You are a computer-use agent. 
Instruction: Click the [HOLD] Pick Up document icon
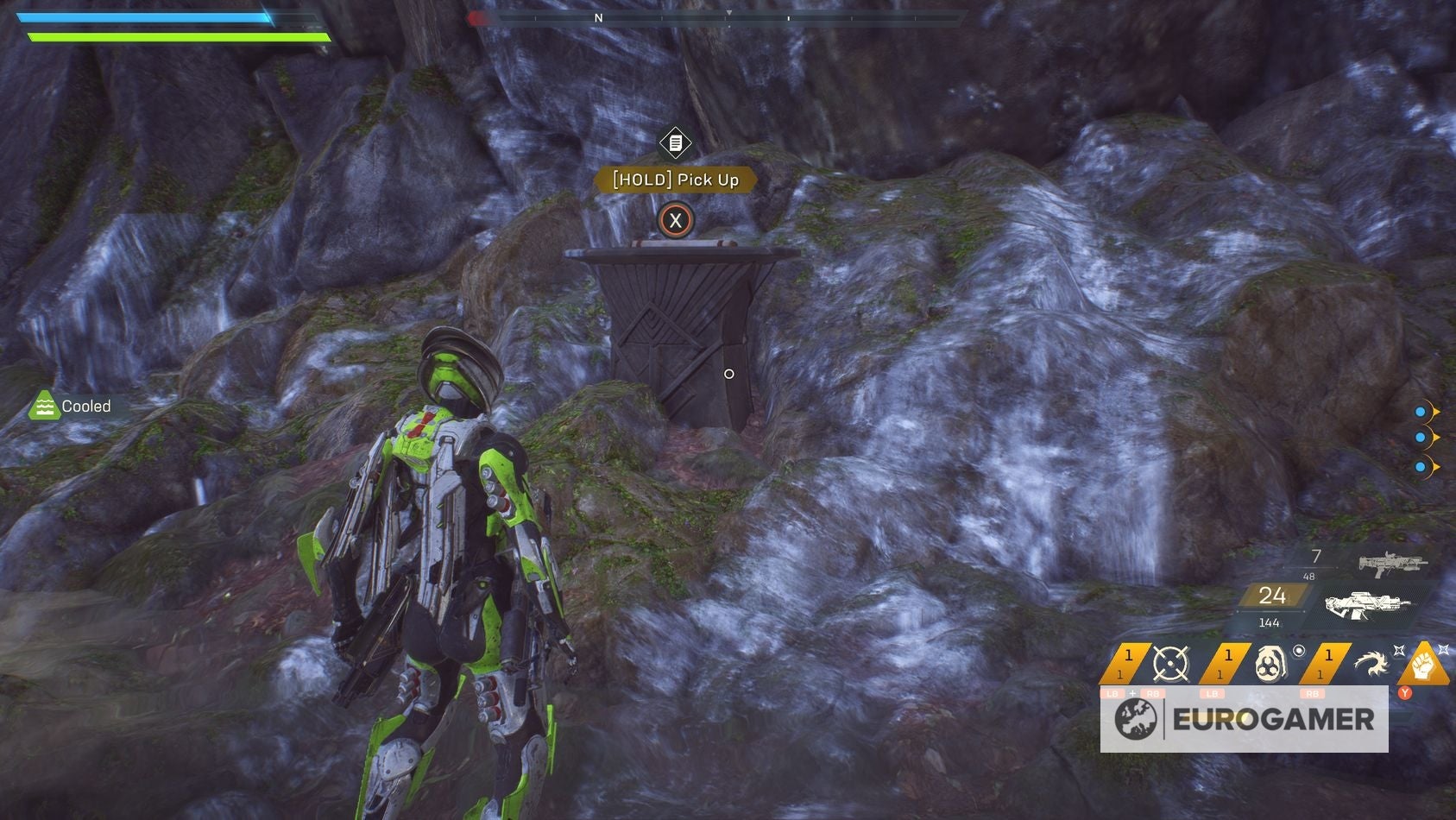pyautogui.click(x=676, y=141)
